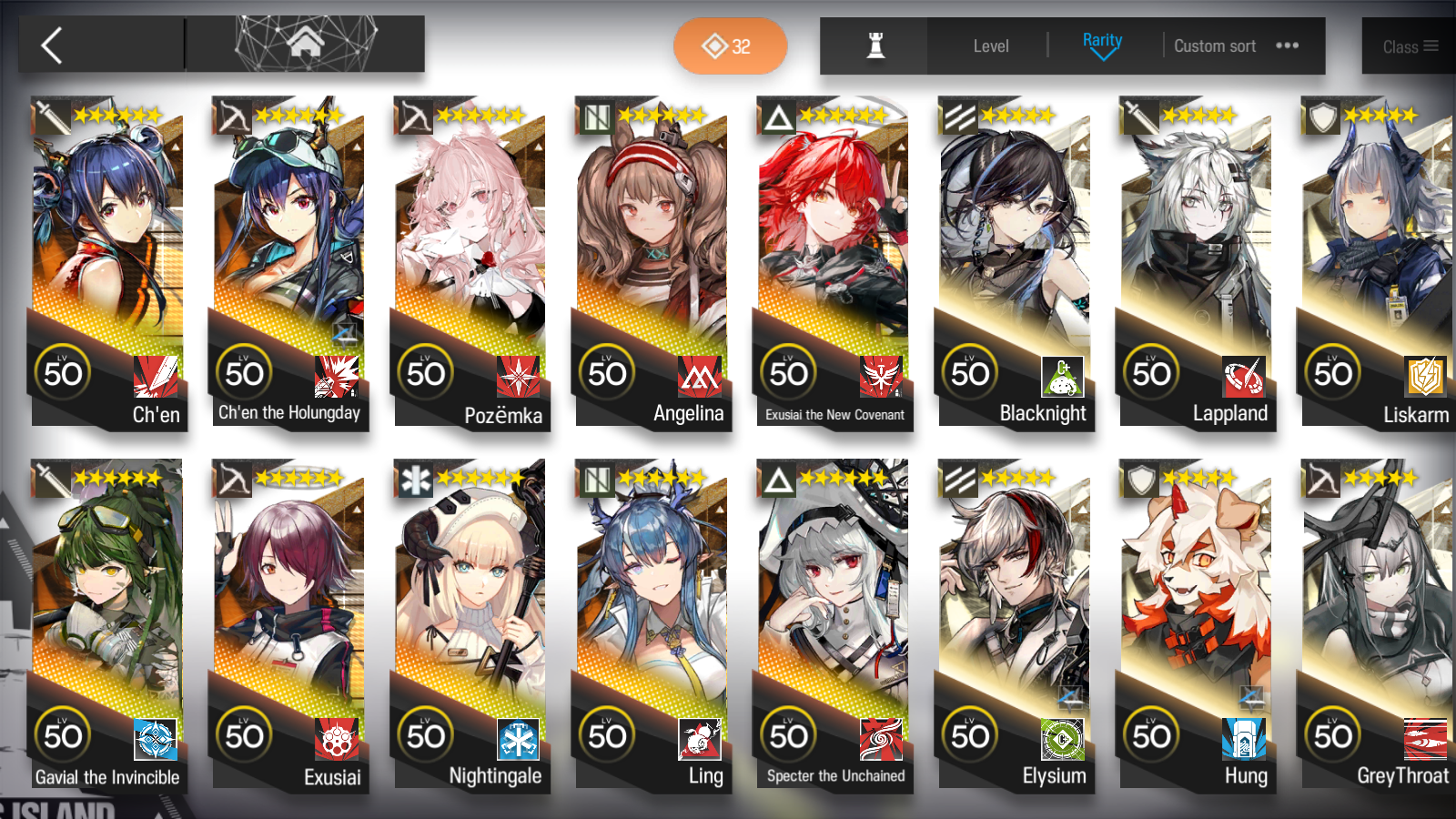Click the orange currency counter showing 32
Viewport: 1456px width, 819px height.
[730, 45]
